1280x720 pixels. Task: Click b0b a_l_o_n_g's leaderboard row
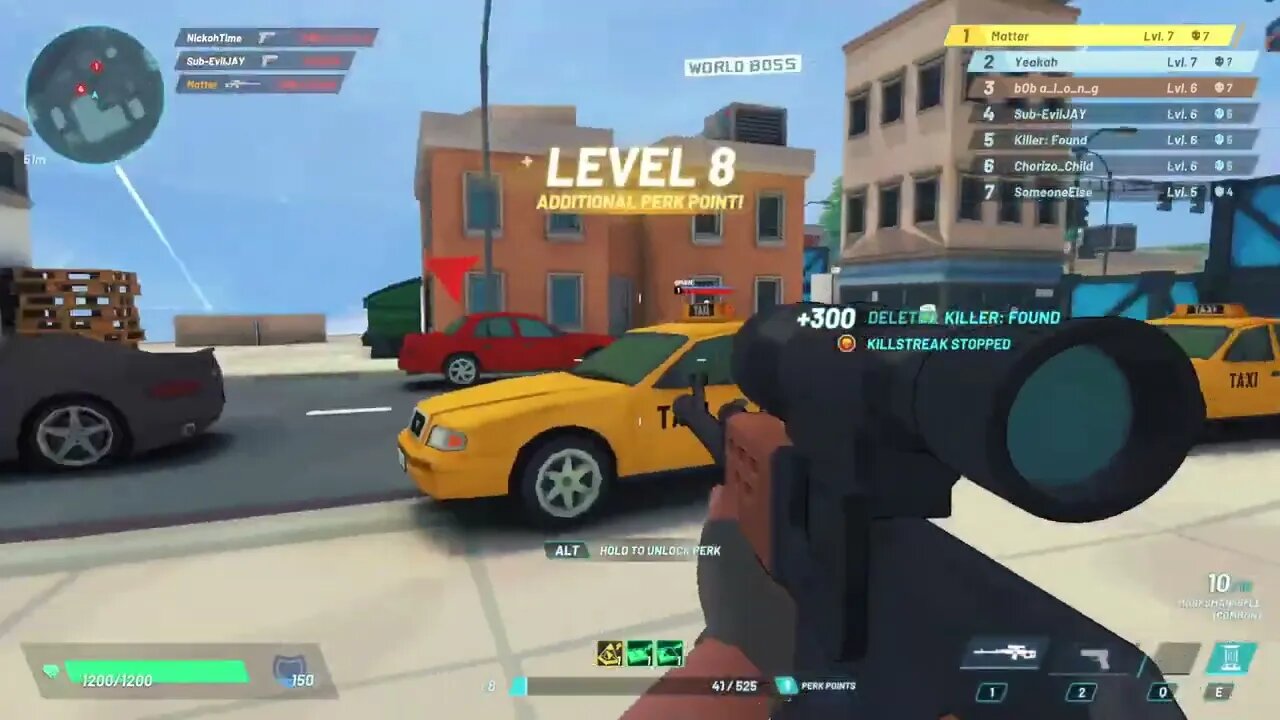[1108, 88]
